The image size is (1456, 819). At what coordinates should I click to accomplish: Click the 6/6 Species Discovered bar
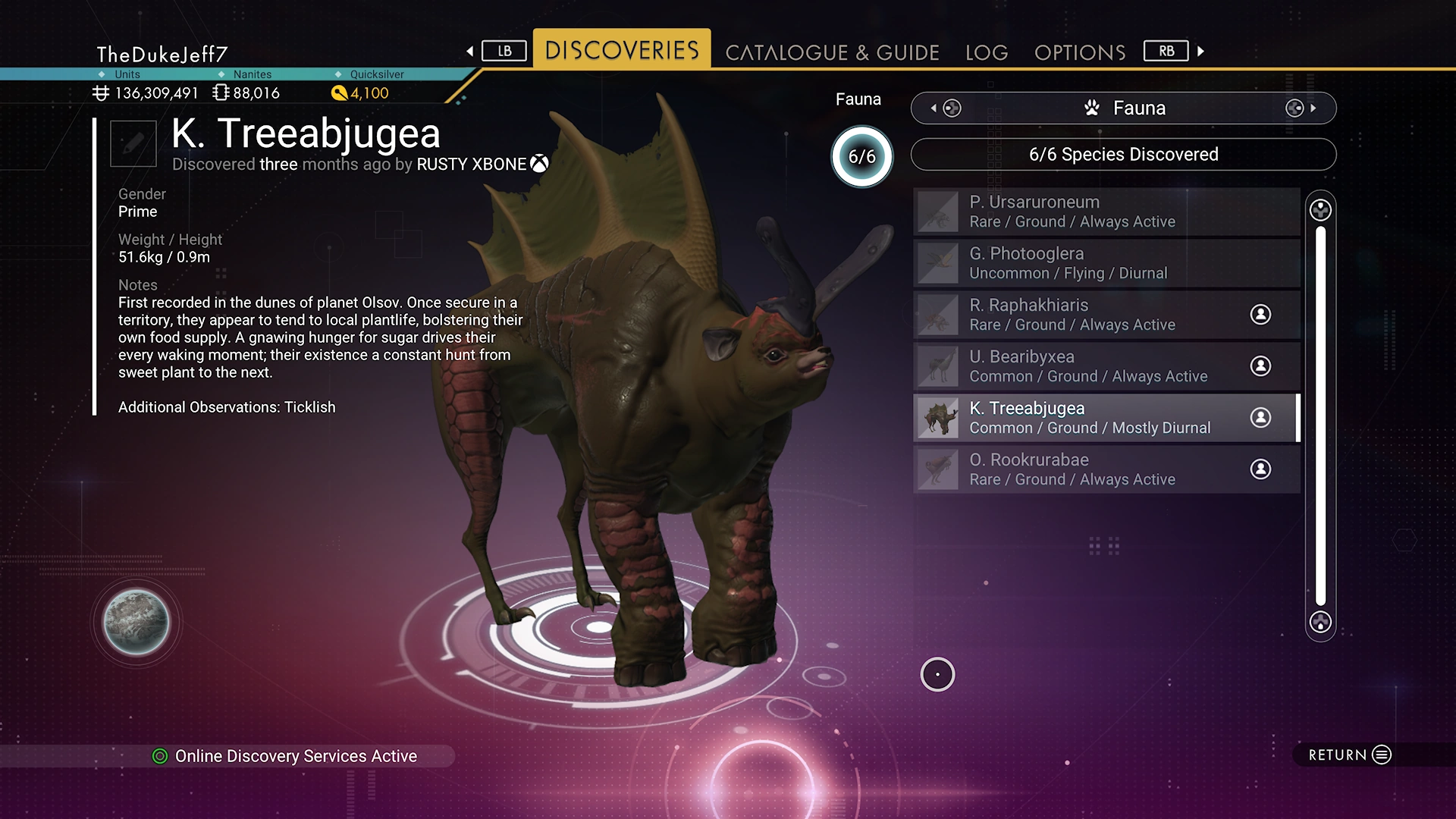click(1123, 155)
